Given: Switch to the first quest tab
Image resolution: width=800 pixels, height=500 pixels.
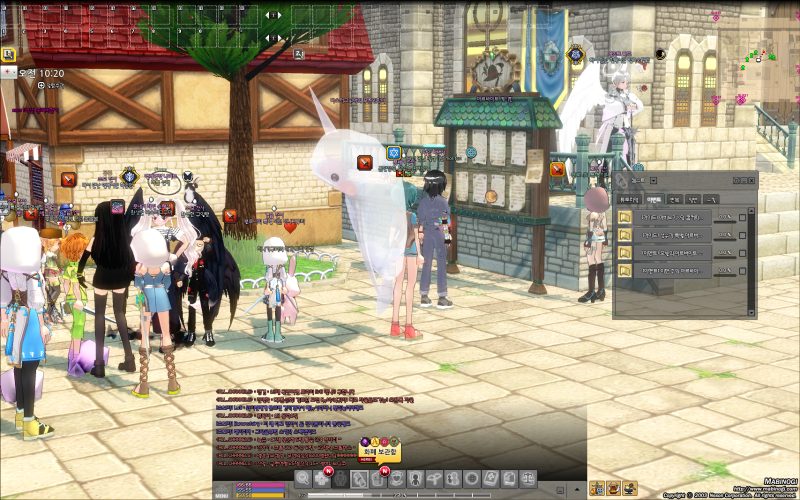Looking at the screenshot, I should 630,199.
